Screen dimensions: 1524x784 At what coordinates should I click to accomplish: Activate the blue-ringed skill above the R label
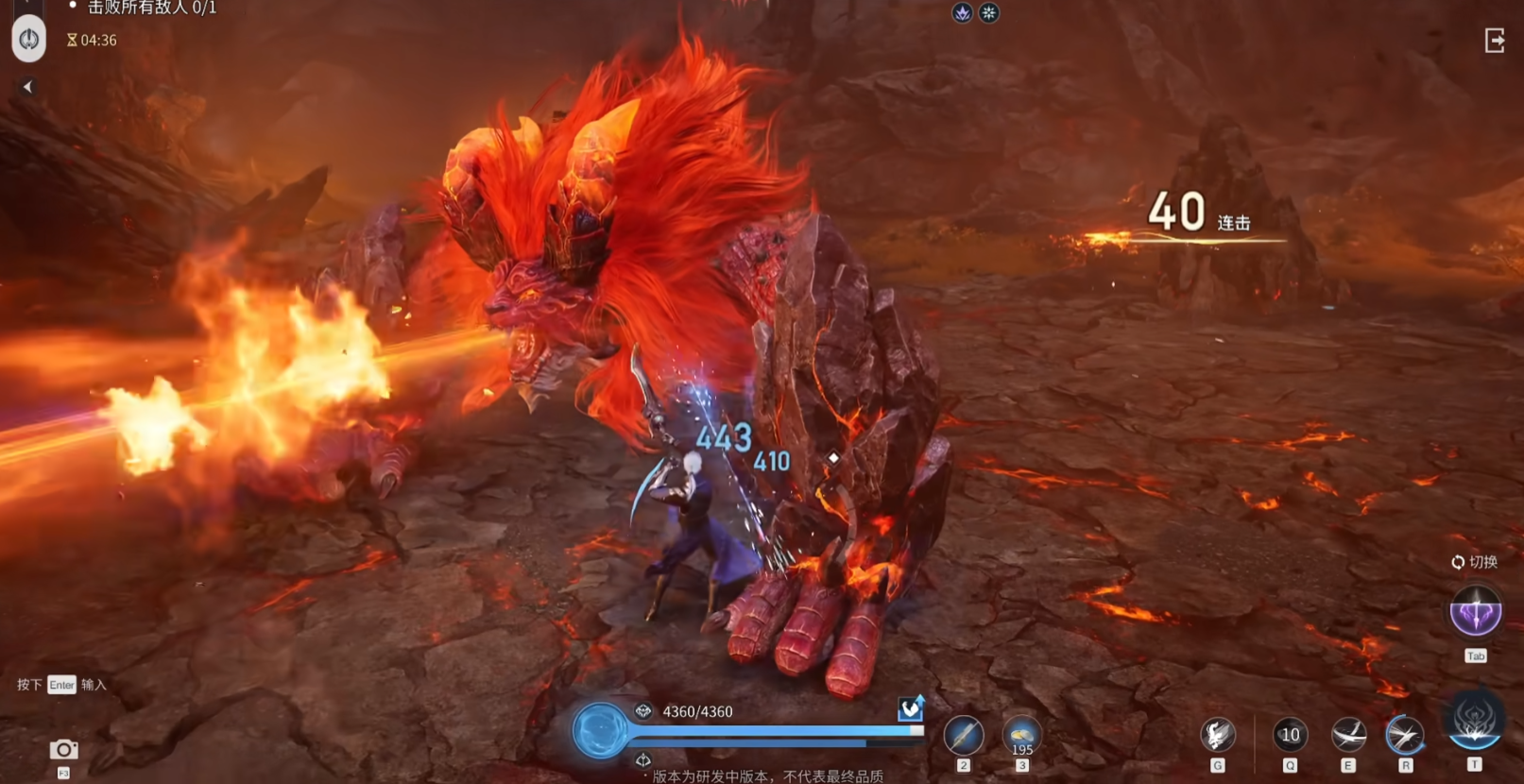(x=1405, y=735)
